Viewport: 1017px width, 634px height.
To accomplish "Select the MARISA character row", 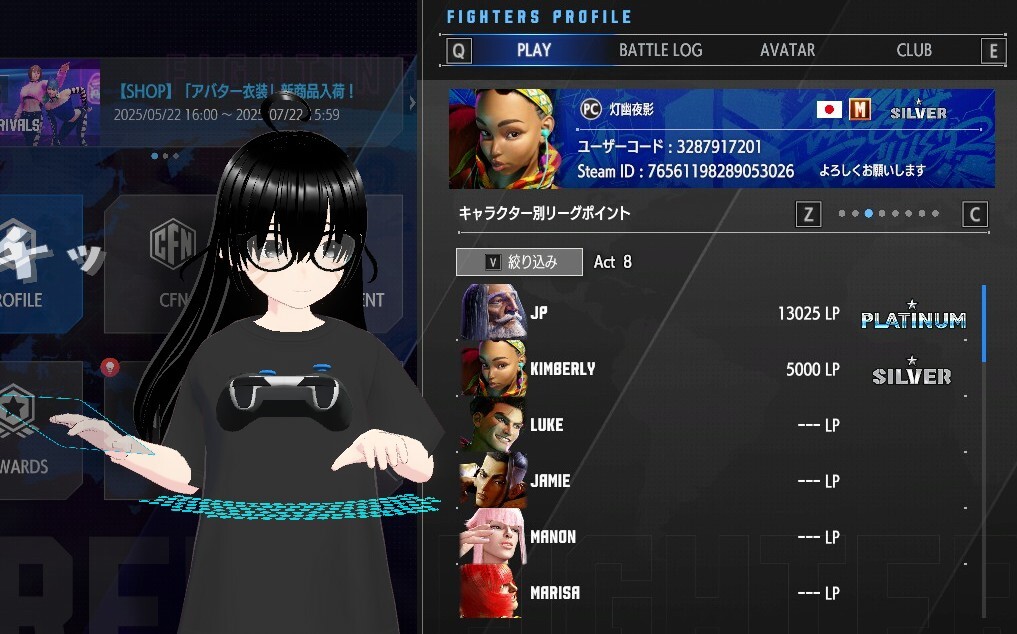I will click(x=700, y=593).
